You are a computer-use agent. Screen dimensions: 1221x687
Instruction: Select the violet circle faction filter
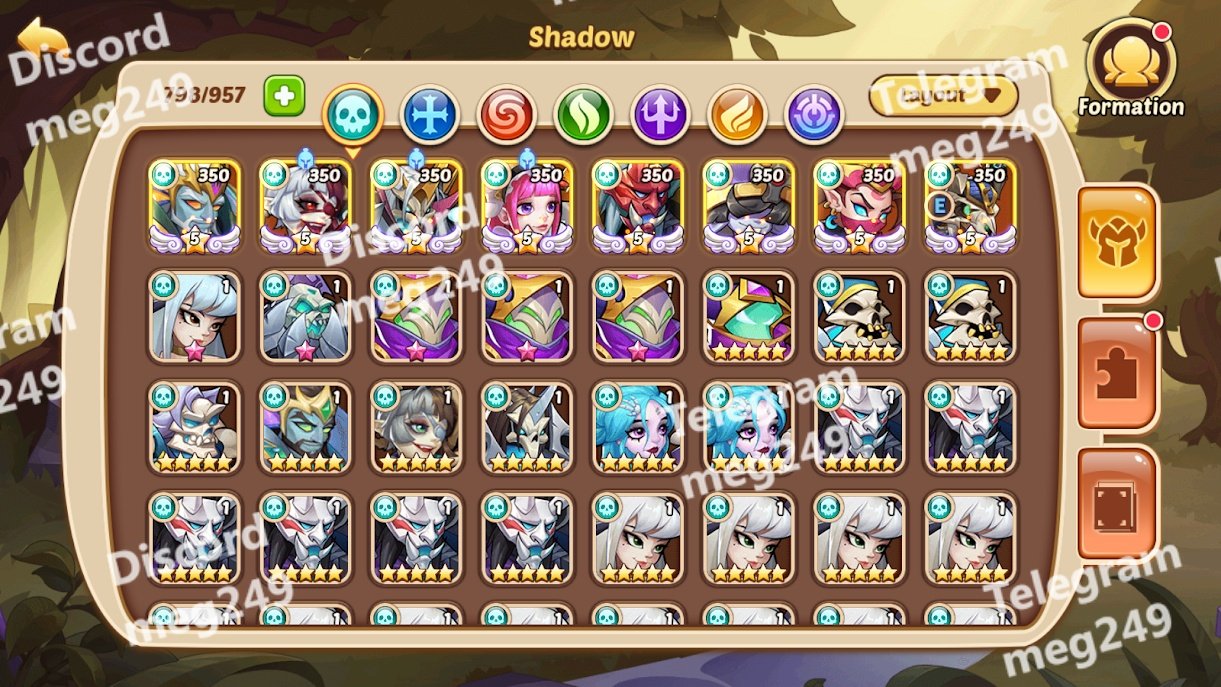[x=815, y=115]
